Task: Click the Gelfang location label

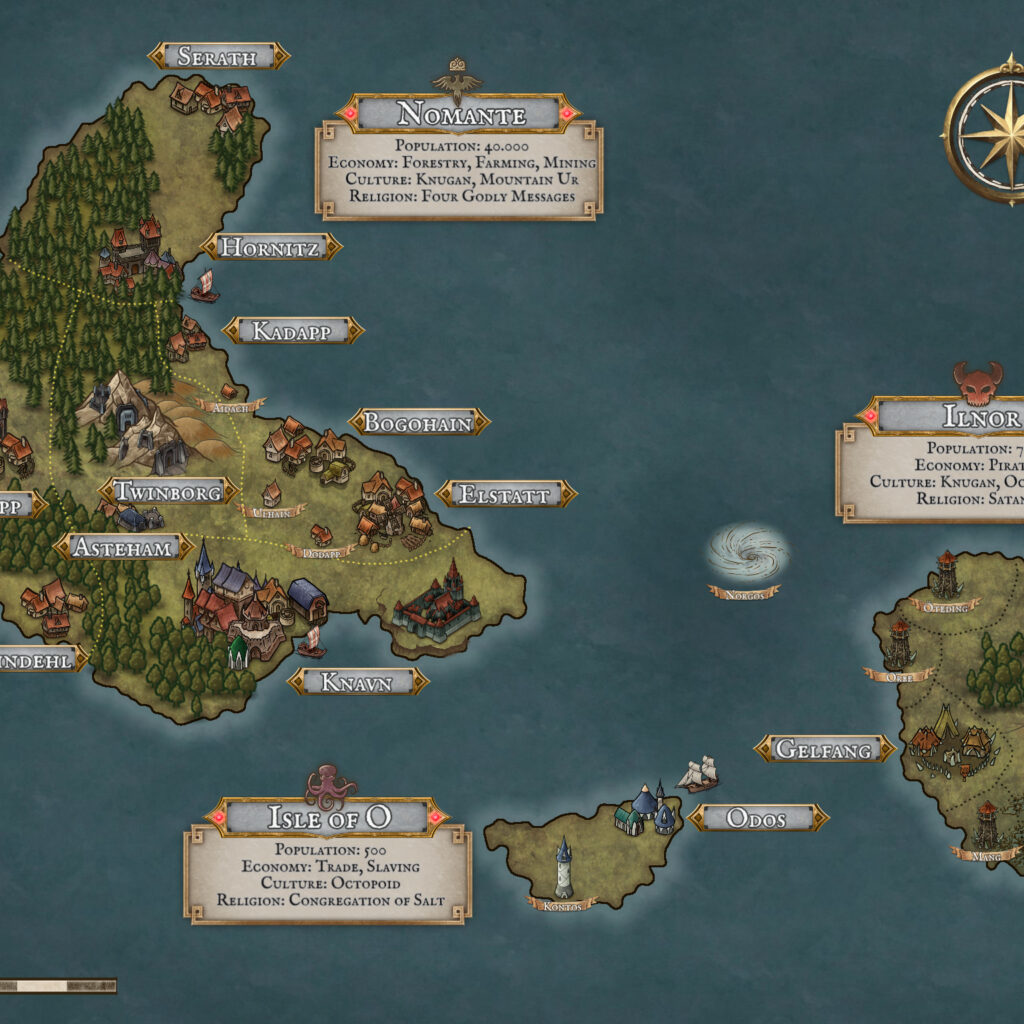Action: coord(824,749)
